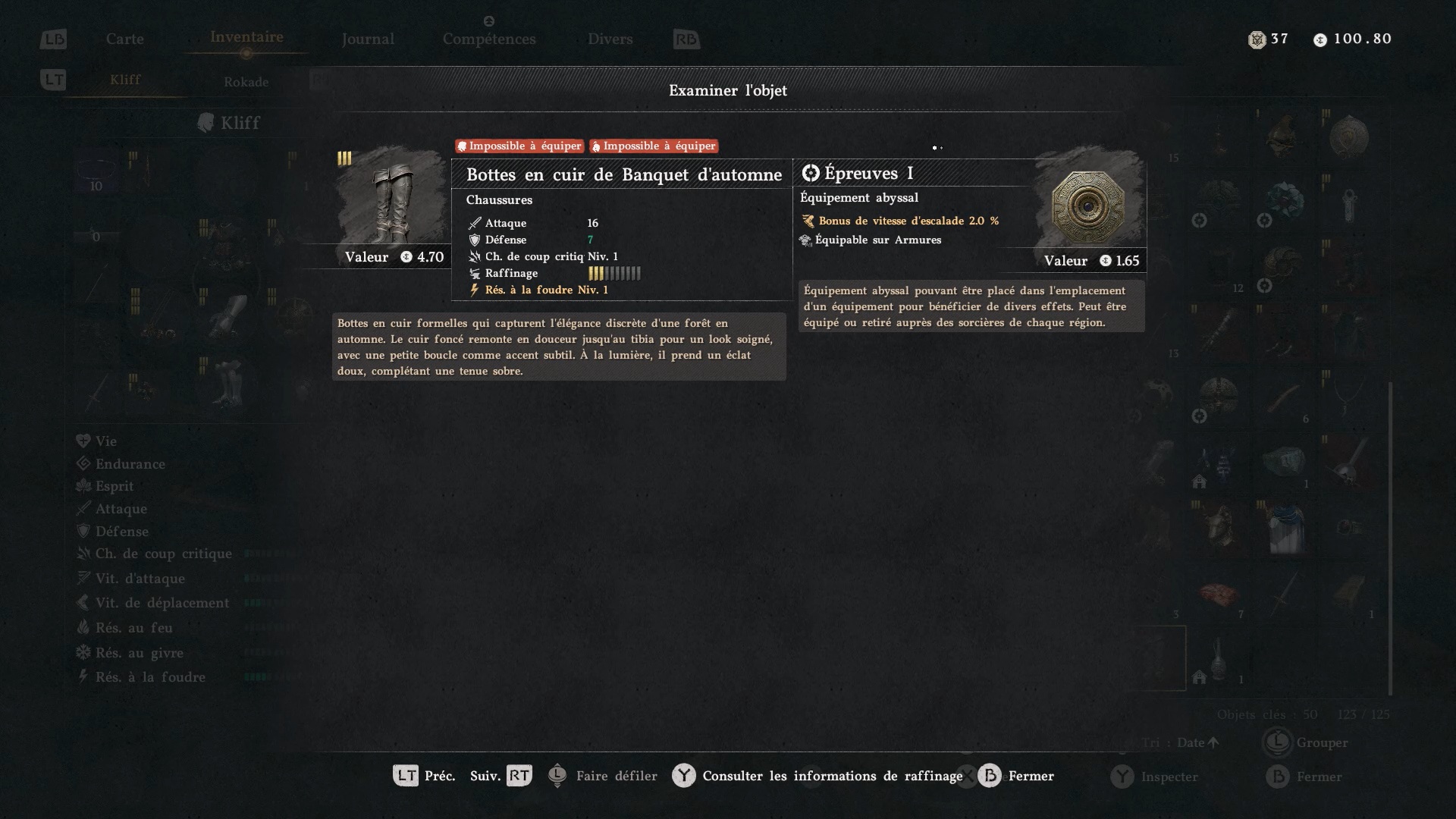Viewport: 1456px width, 819px height.
Task: Toggle the Grouper inventory option
Action: pyautogui.click(x=1307, y=742)
